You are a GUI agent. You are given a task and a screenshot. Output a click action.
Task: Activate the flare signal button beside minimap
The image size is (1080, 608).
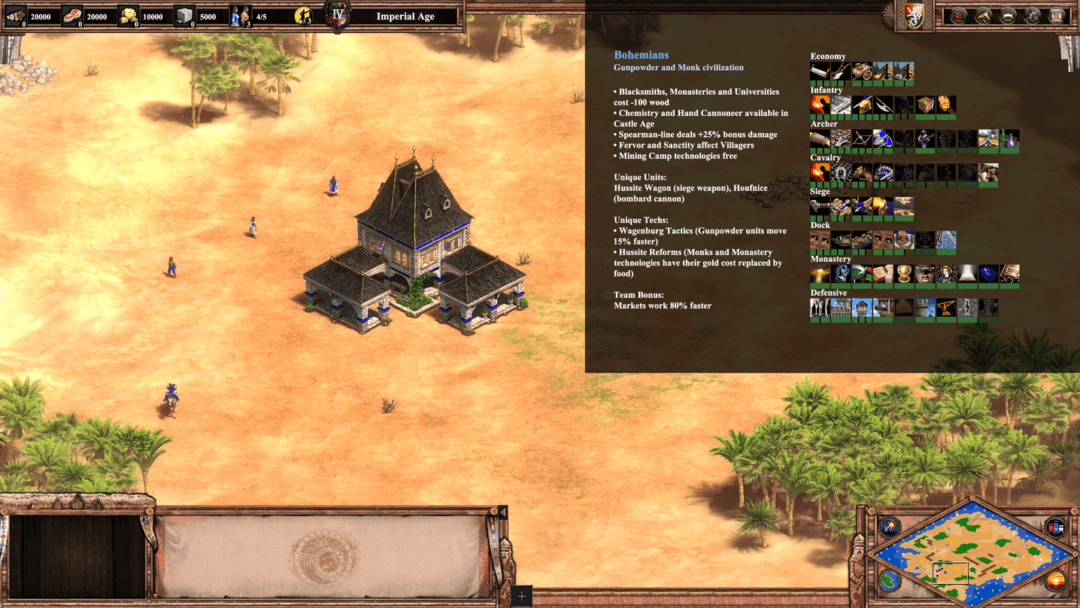tap(889, 527)
